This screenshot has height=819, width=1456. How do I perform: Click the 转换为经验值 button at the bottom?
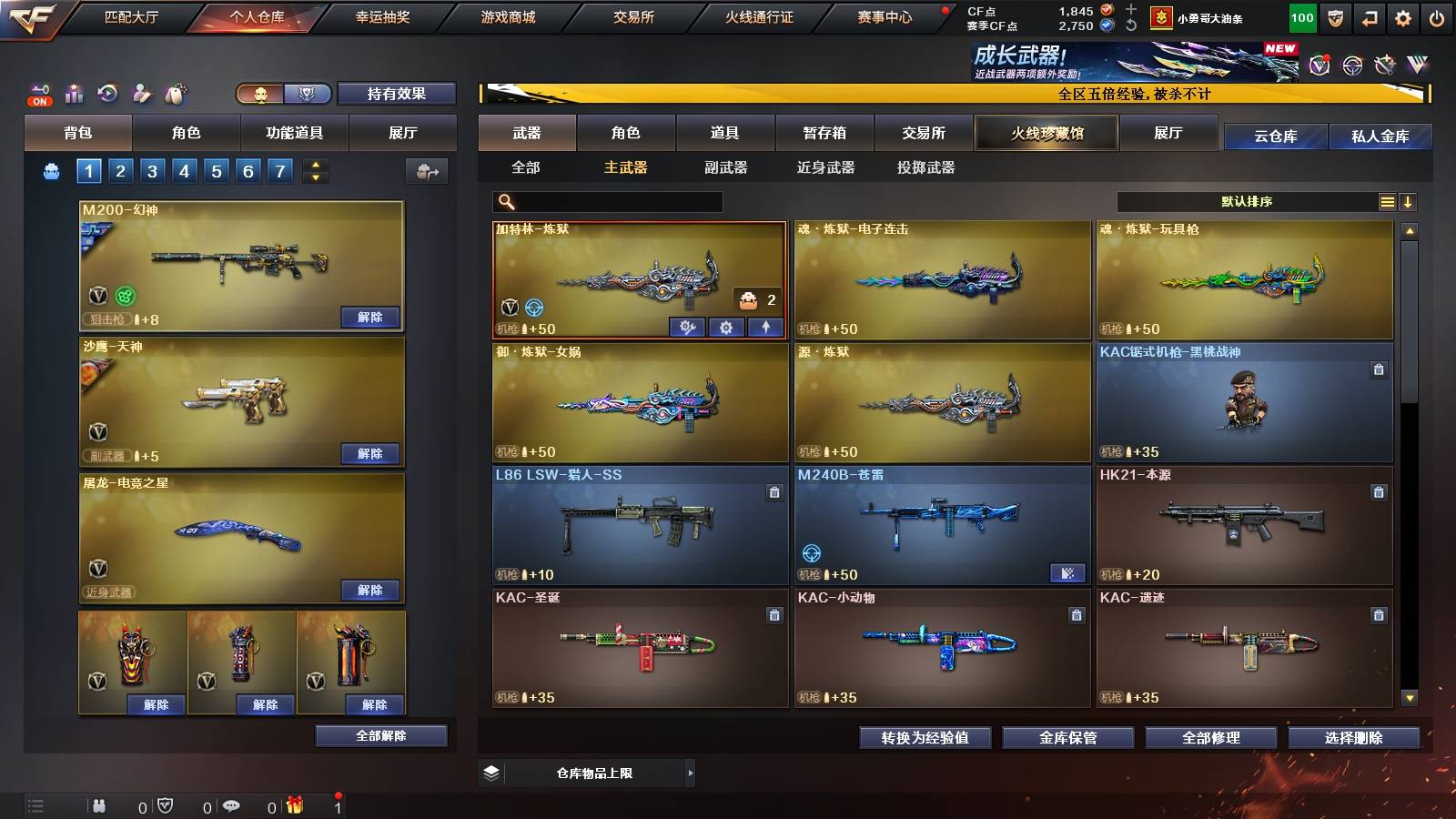[925, 739]
